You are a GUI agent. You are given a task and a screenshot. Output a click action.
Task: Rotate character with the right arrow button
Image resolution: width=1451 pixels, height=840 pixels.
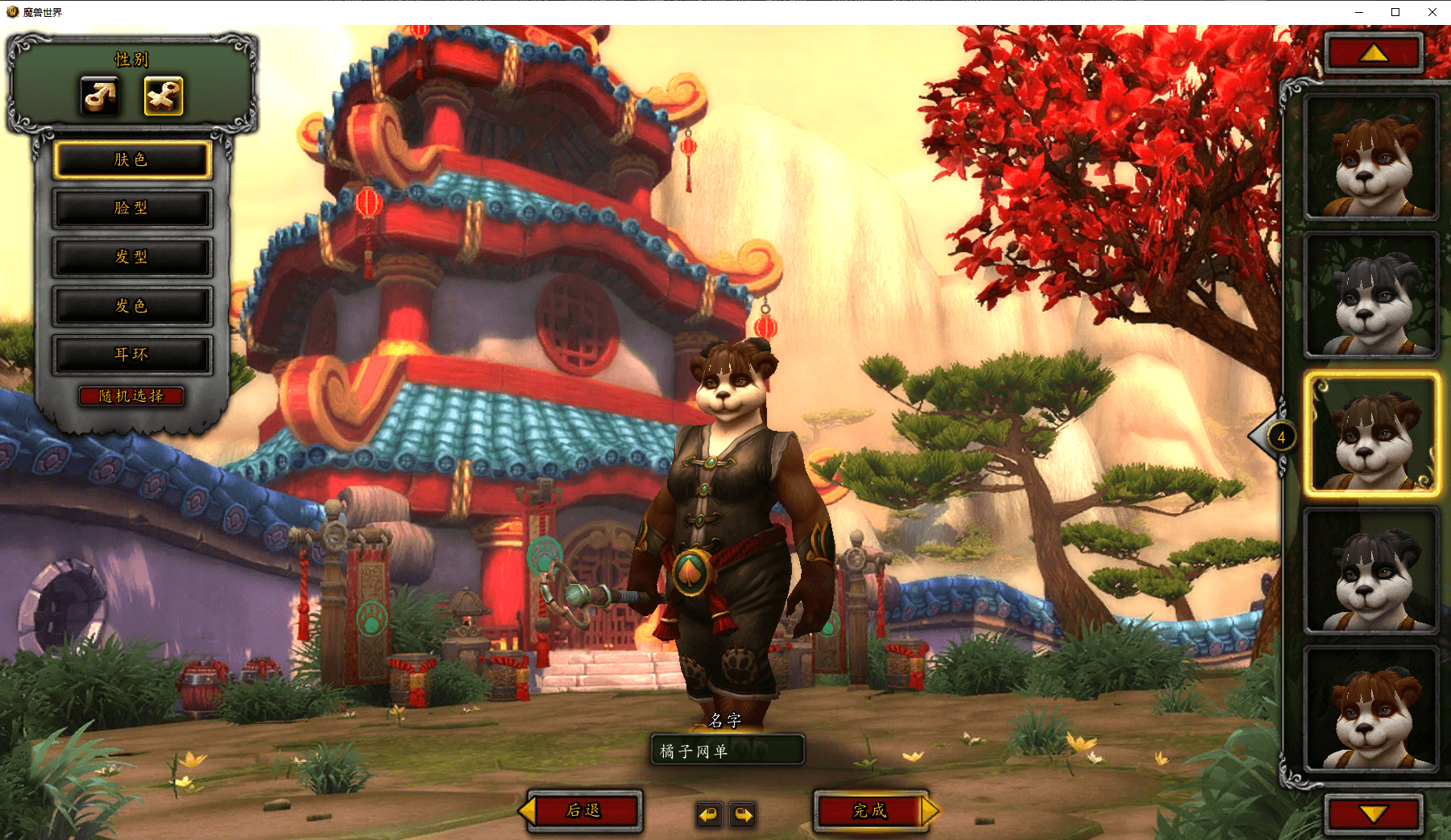point(743,815)
